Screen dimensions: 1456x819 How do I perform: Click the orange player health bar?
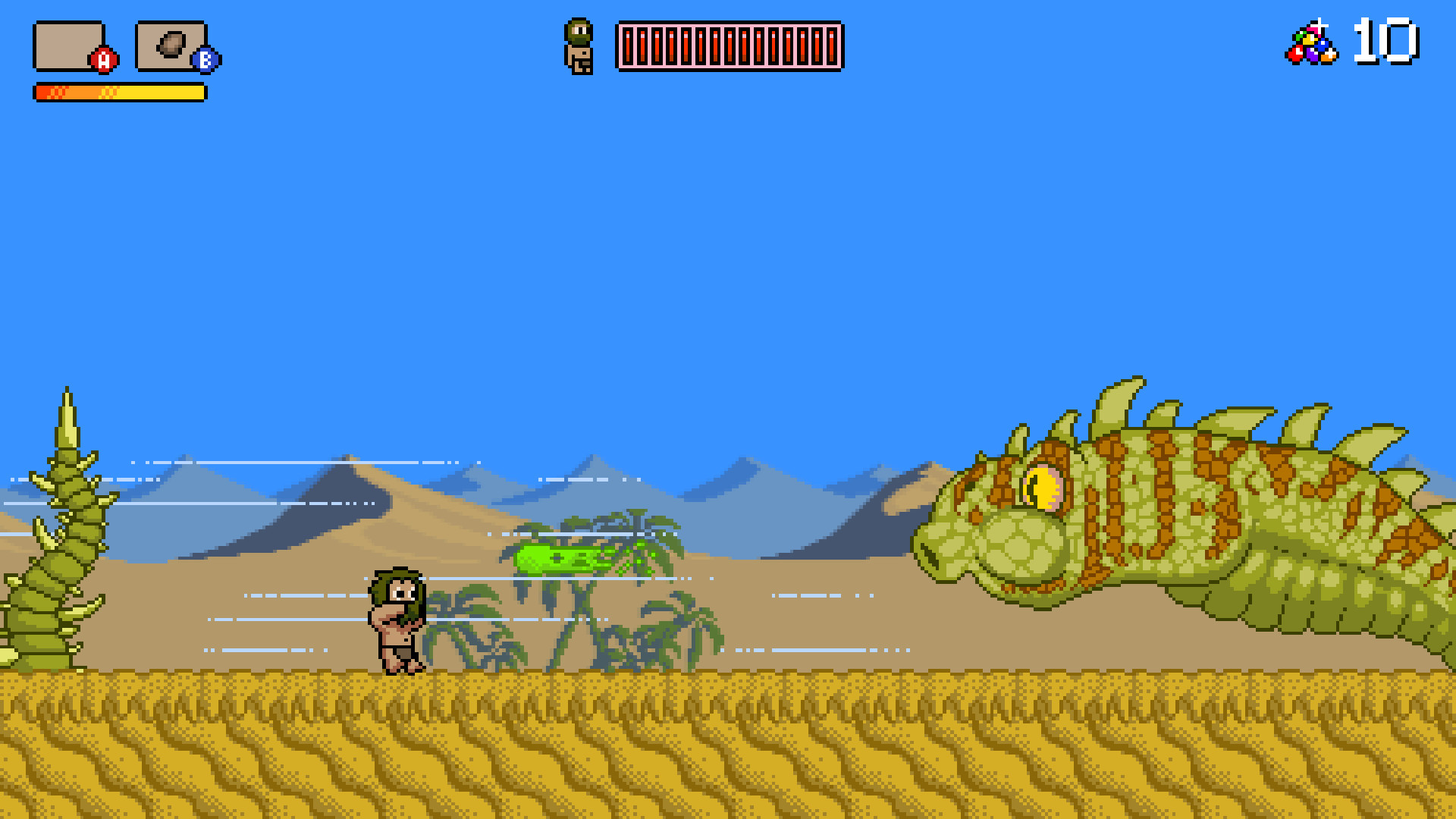tap(119, 93)
